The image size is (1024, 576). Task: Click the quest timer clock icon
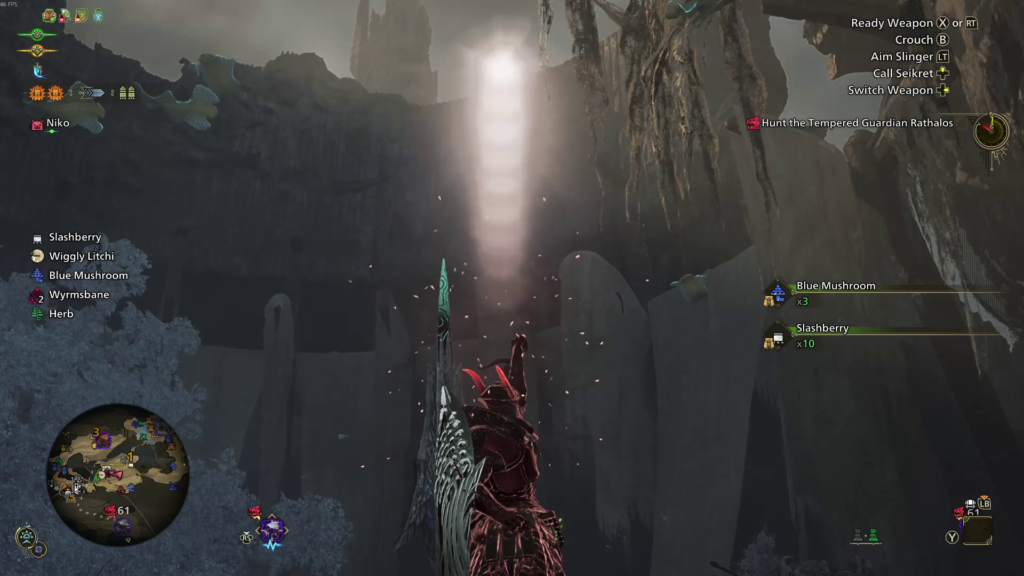tap(991, 130)
